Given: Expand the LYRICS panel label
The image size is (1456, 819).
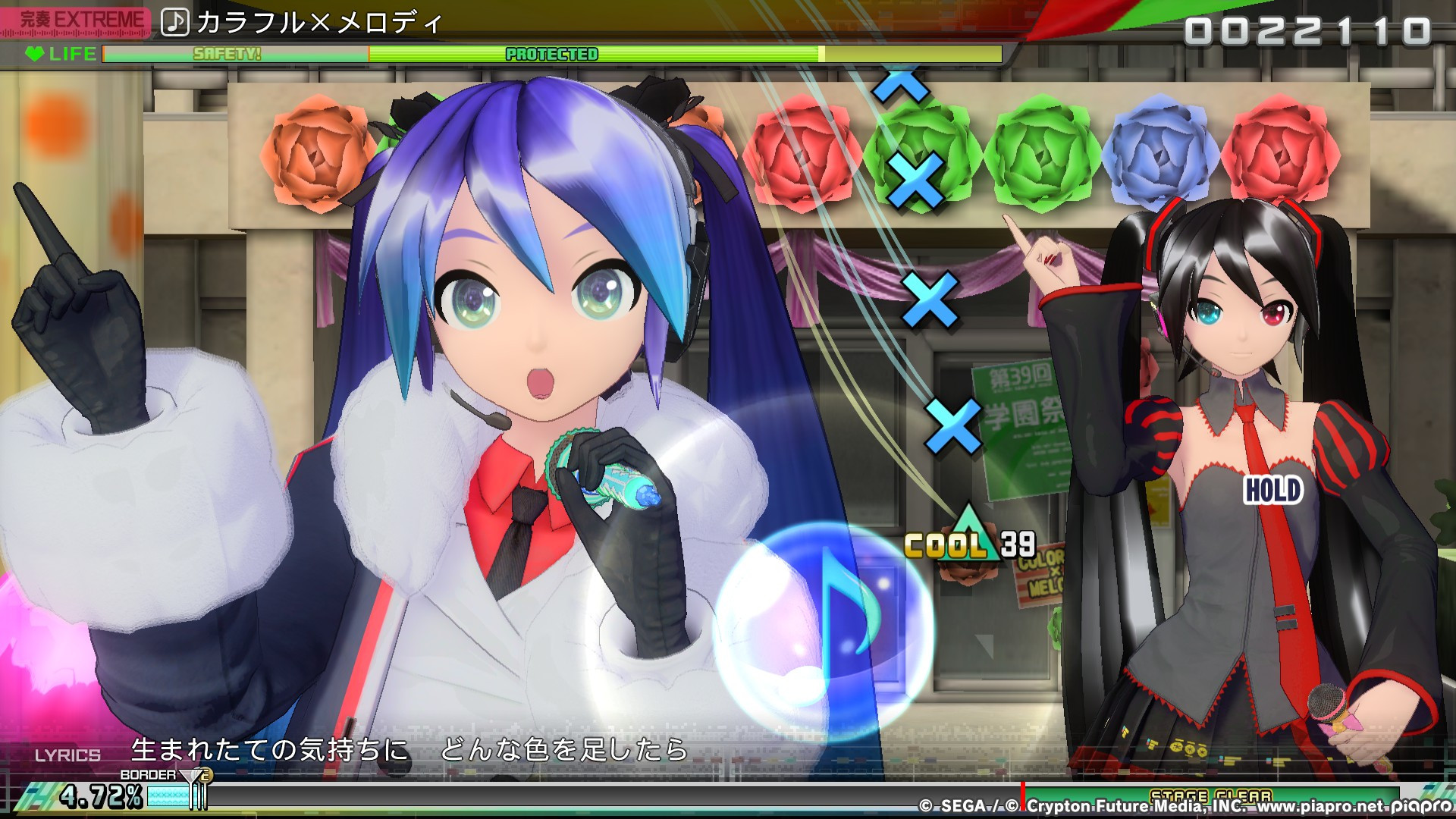Looking at the screenshot, I should [x=69, y=755].
